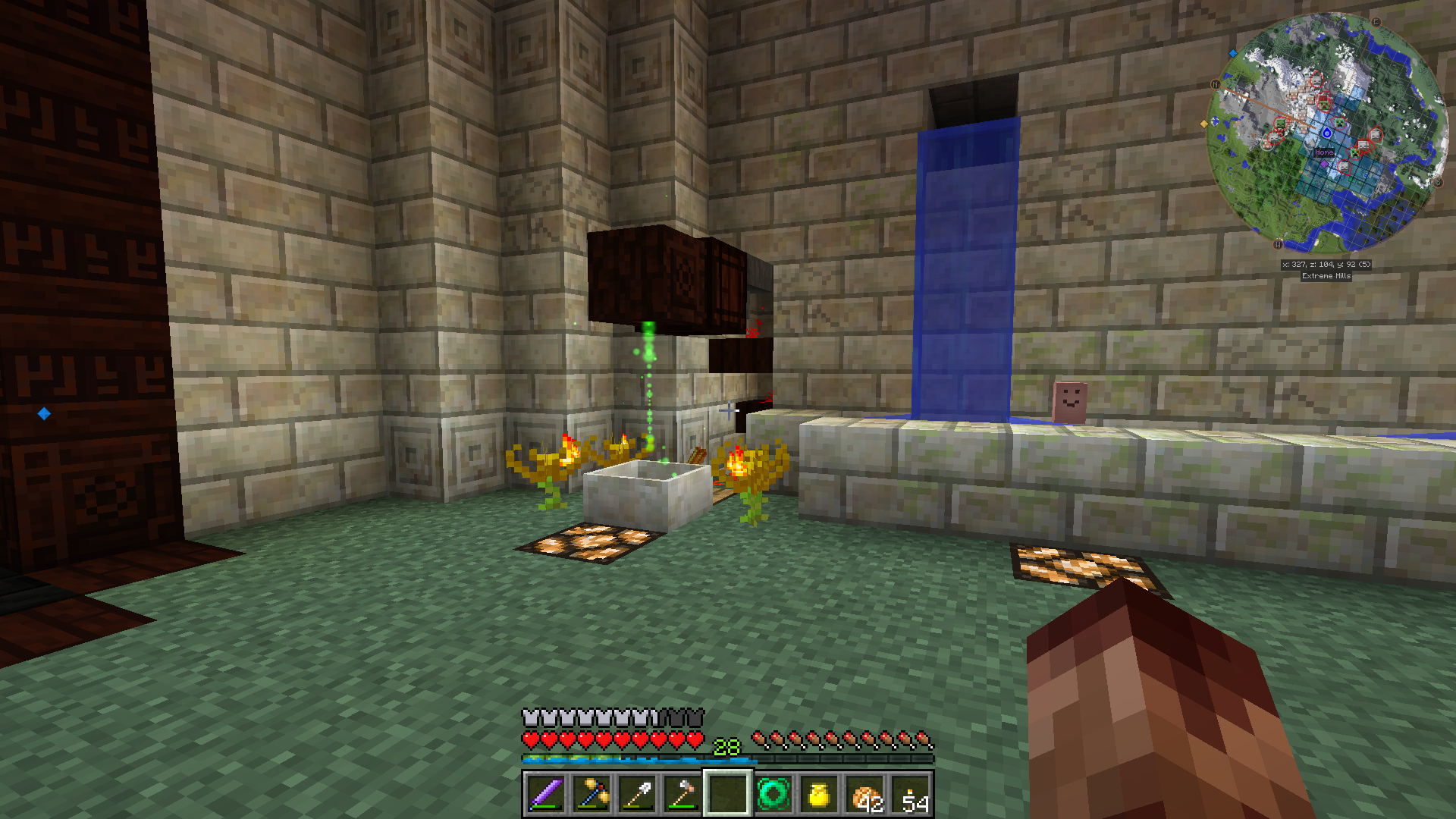The height and width of the screenshot is (819, 1456).
Task: Select the bread stack hotbar slot
Action: (x=865, y=794)
